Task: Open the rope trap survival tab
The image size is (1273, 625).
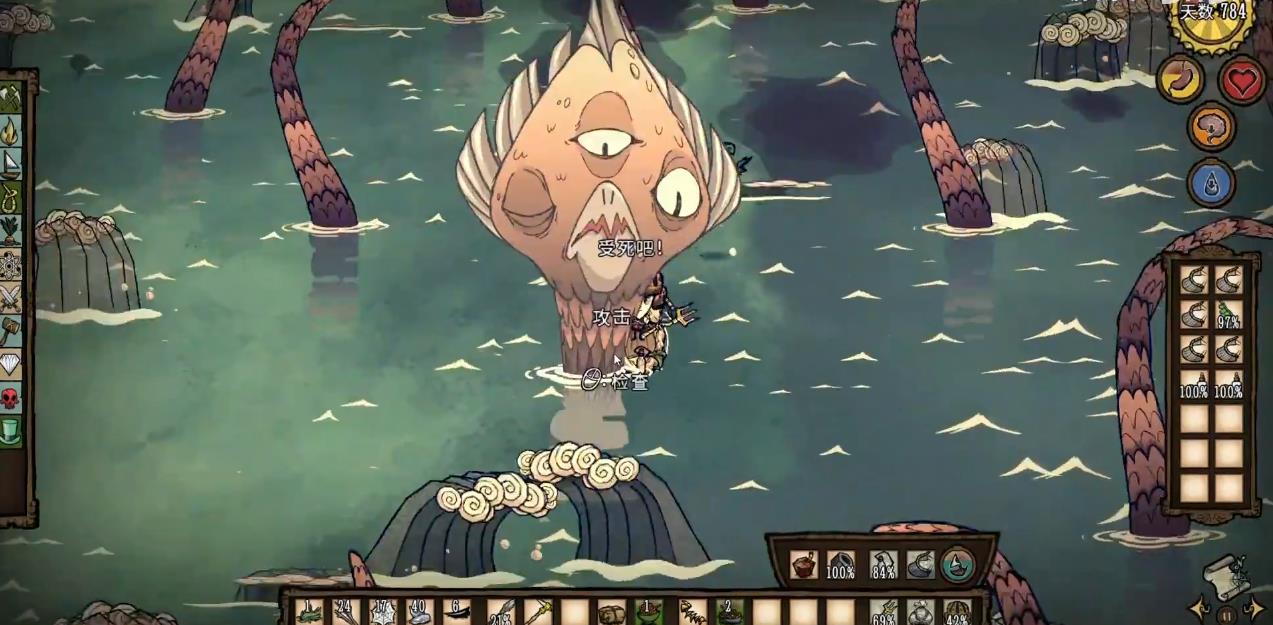Action: pyautogui.click(x=11, y=197)
